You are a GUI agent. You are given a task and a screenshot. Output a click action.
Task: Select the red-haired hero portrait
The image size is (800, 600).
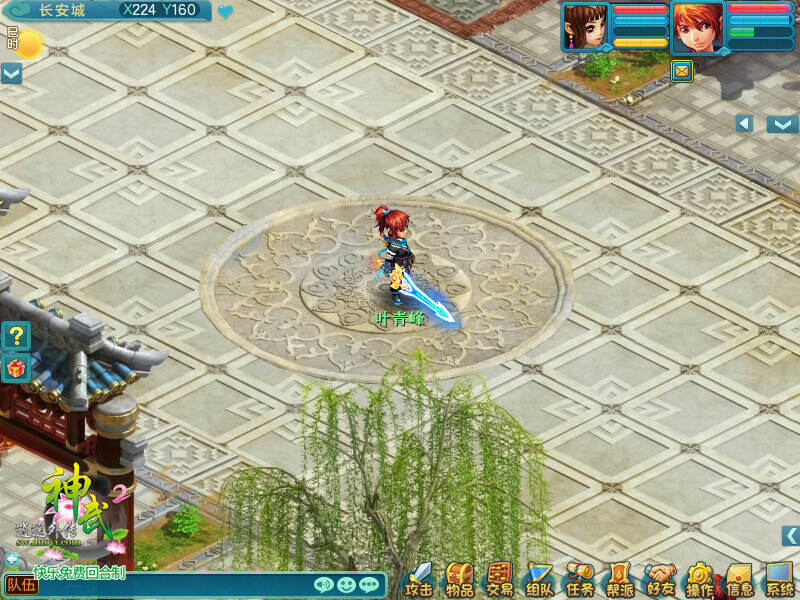point(698,27)
